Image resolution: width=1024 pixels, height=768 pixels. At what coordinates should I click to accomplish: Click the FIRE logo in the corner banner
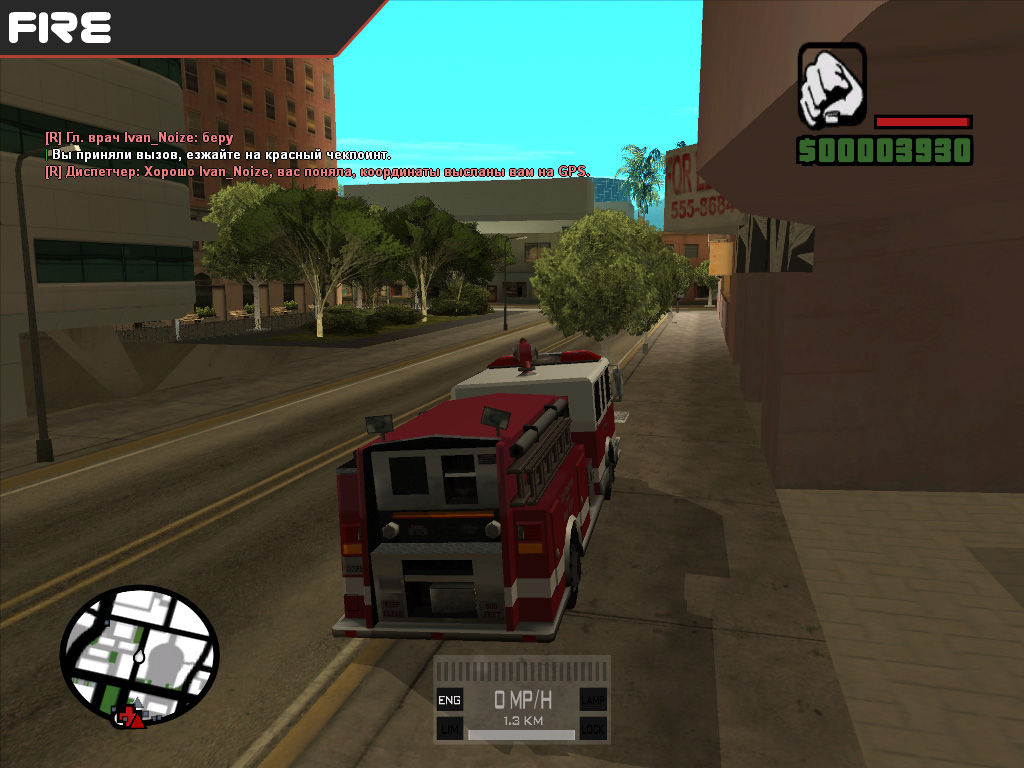click(60, 26)
